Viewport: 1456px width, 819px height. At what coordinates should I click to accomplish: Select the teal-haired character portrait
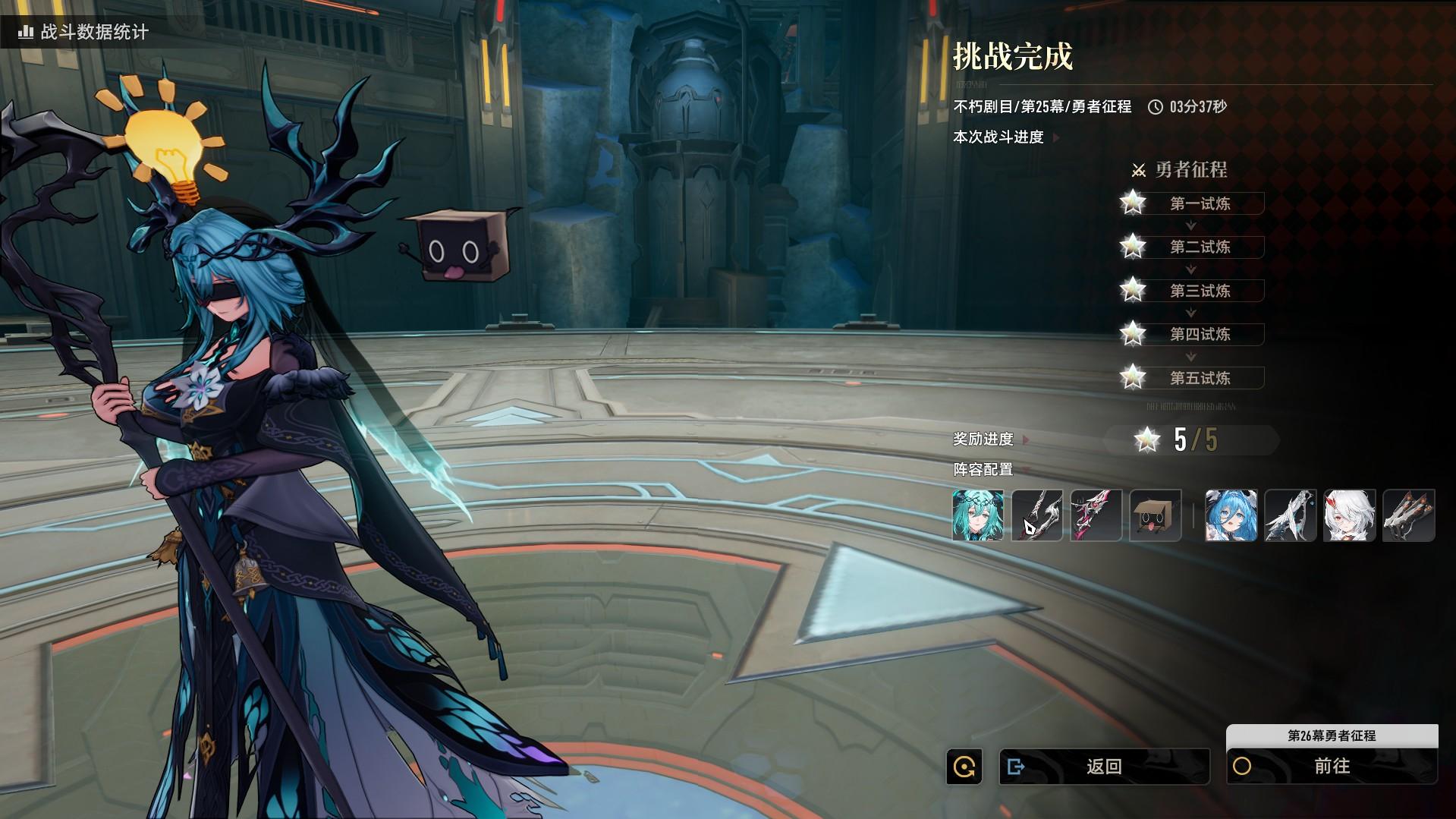[x=978, y=515]
